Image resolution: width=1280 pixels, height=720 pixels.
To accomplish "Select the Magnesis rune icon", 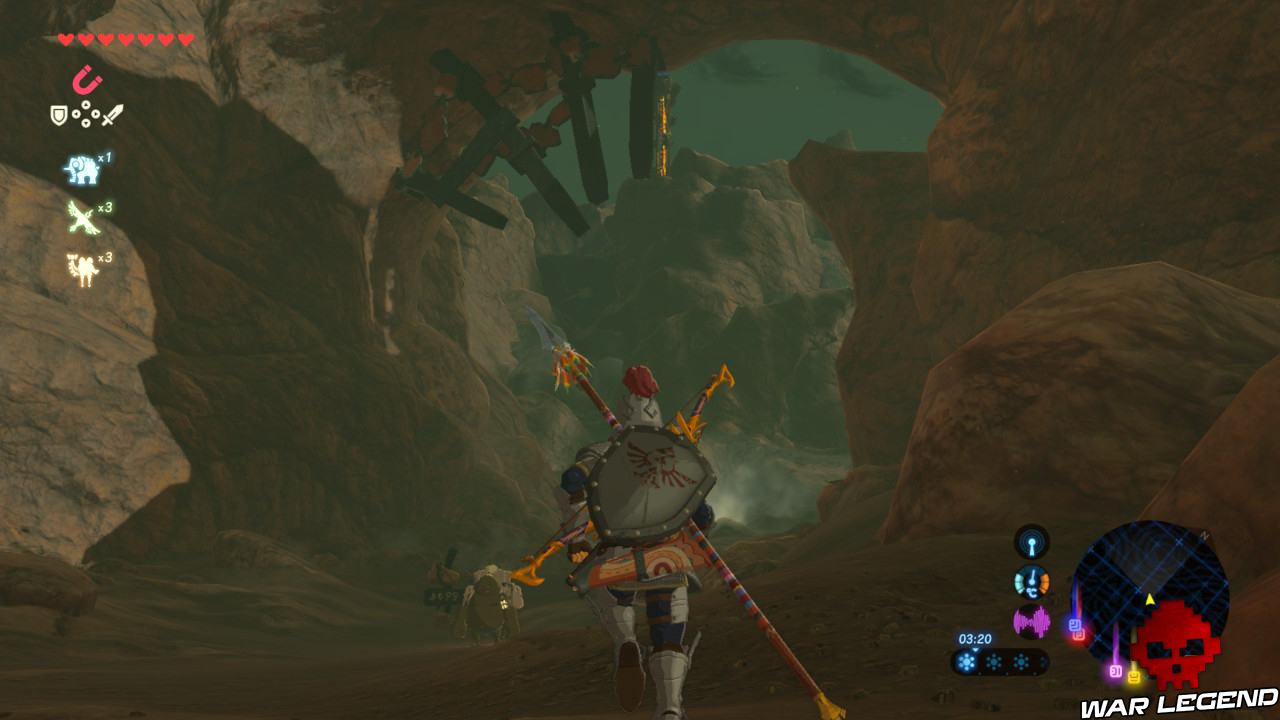I will pos(87,79).
